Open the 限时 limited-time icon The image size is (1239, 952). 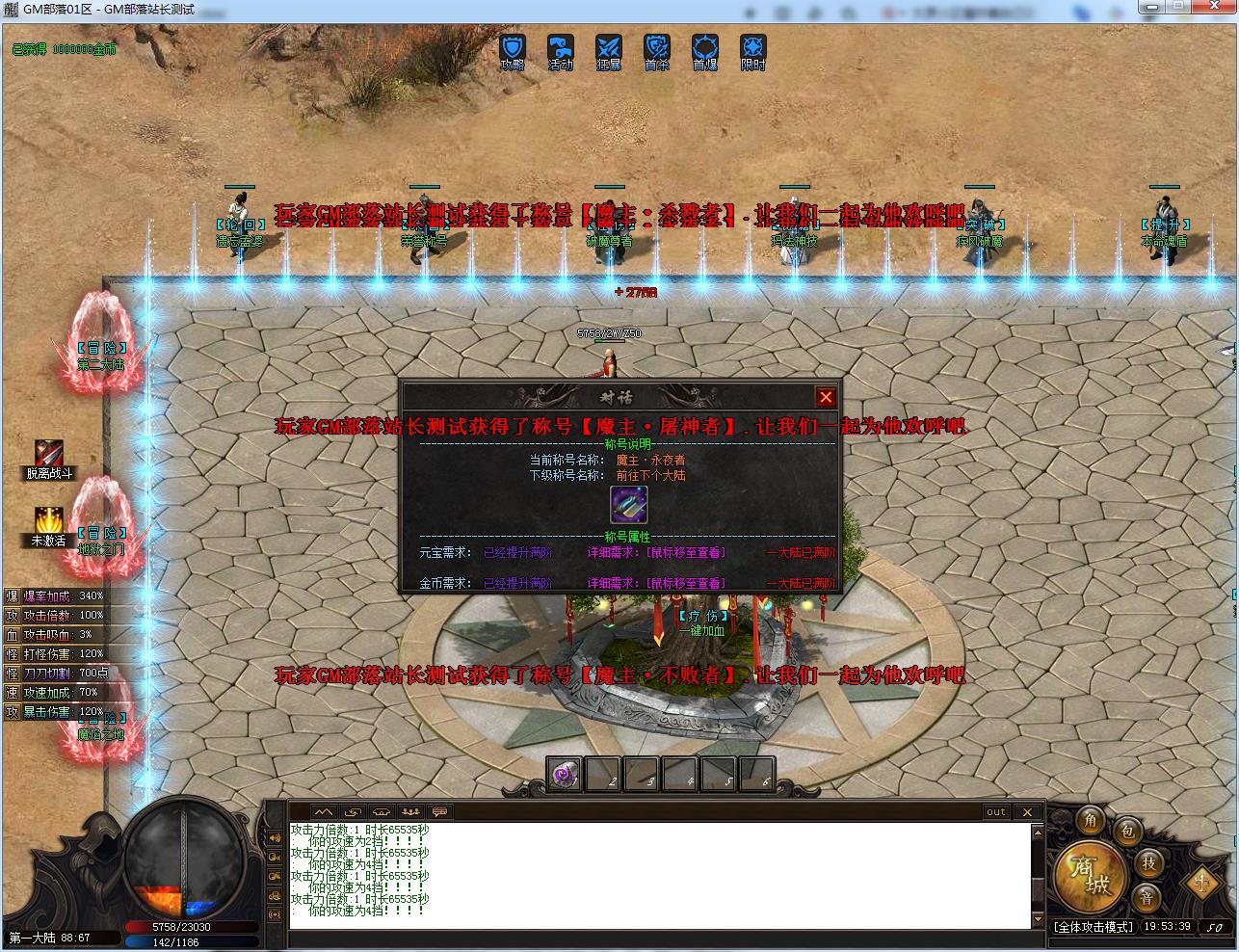pos(753,48)
